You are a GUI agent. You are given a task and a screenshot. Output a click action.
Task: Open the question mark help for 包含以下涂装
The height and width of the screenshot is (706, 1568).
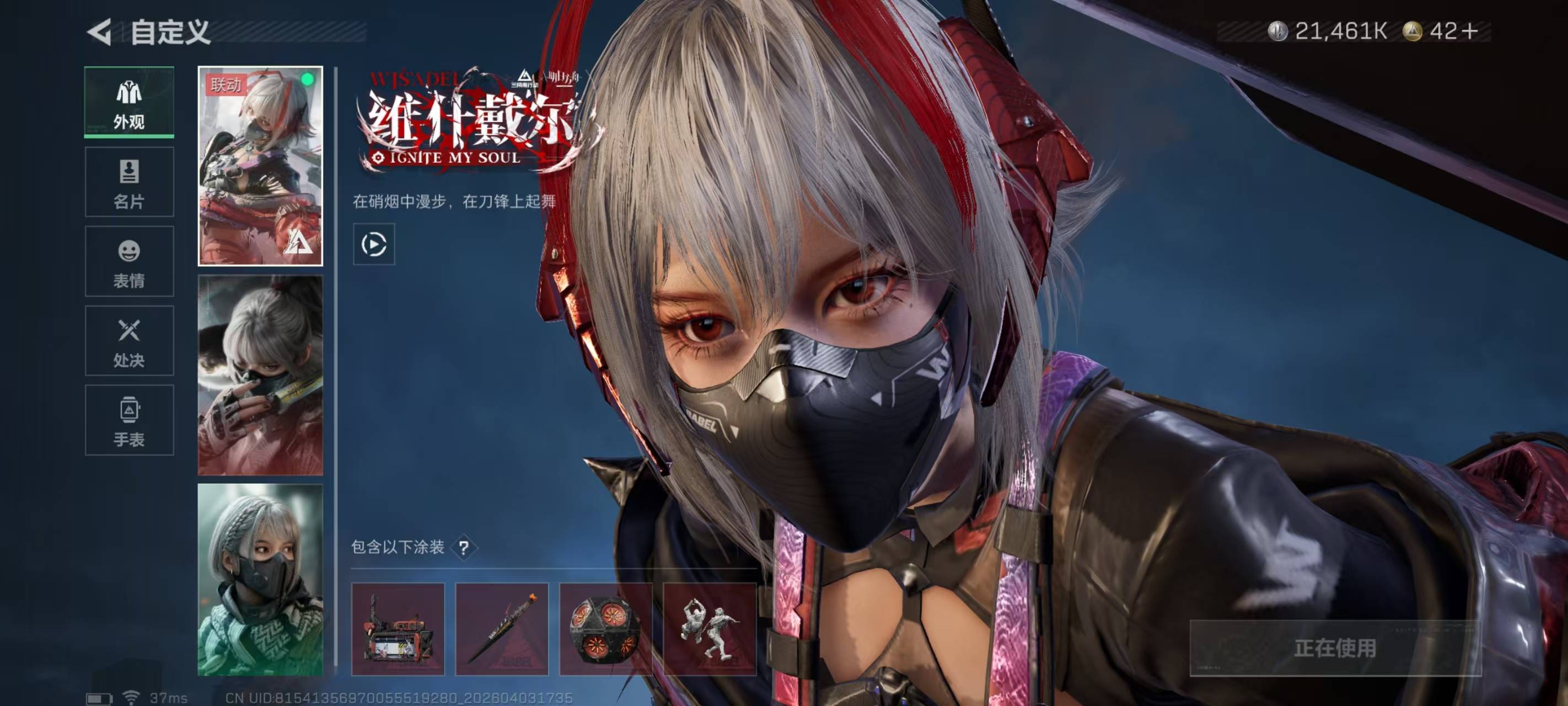(x=464, y=548)
